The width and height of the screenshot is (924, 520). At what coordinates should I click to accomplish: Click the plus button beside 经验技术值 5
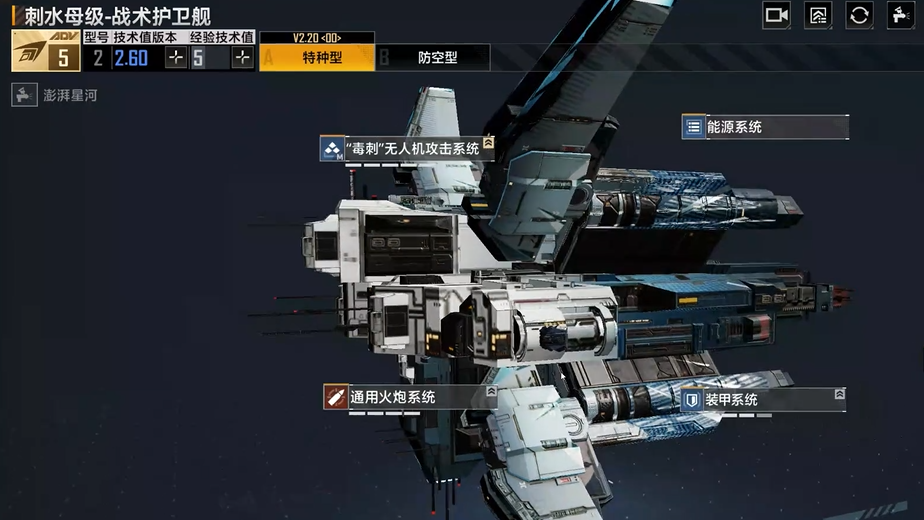(242, 58)
